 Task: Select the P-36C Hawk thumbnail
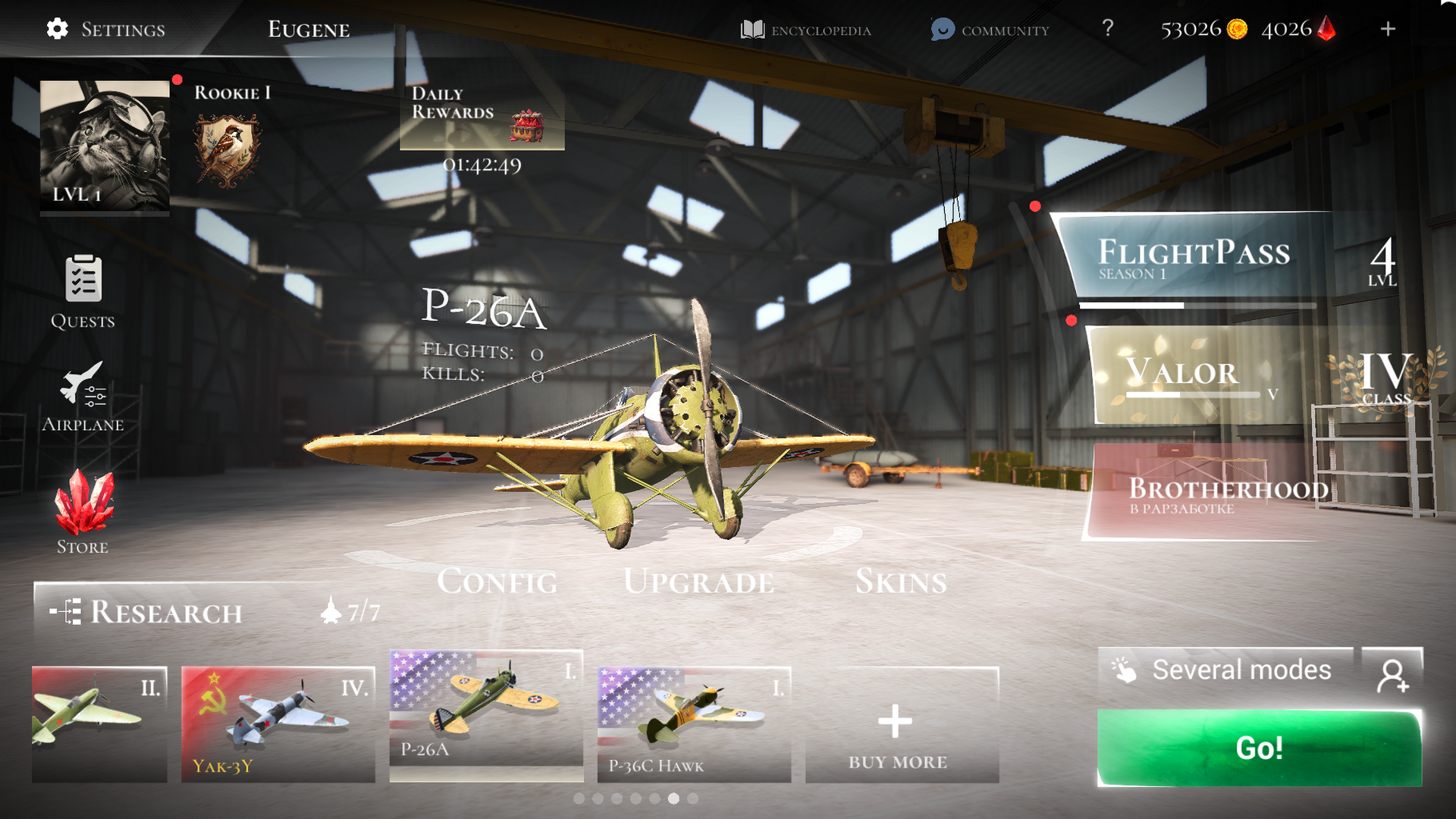click(692, 720)
